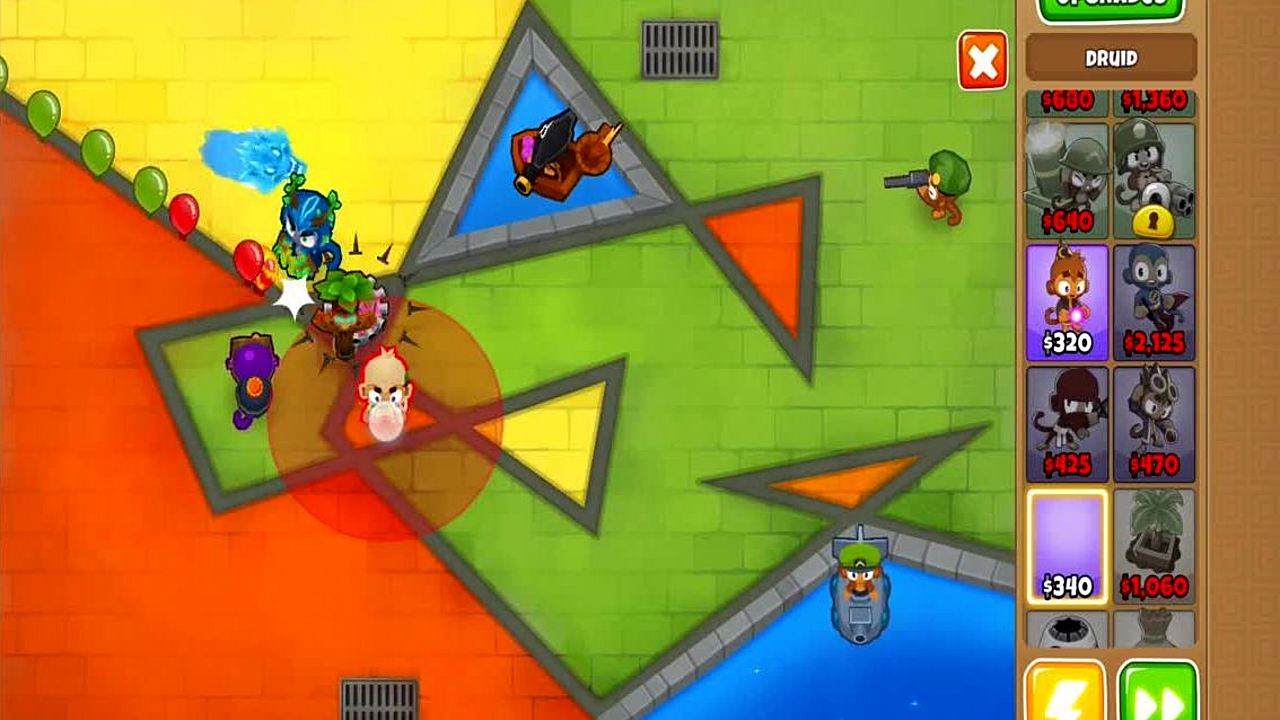Select the highlighted $340 Druid slot
The width and height of the screenshot is (1280, 720).
coord(1067,546)
